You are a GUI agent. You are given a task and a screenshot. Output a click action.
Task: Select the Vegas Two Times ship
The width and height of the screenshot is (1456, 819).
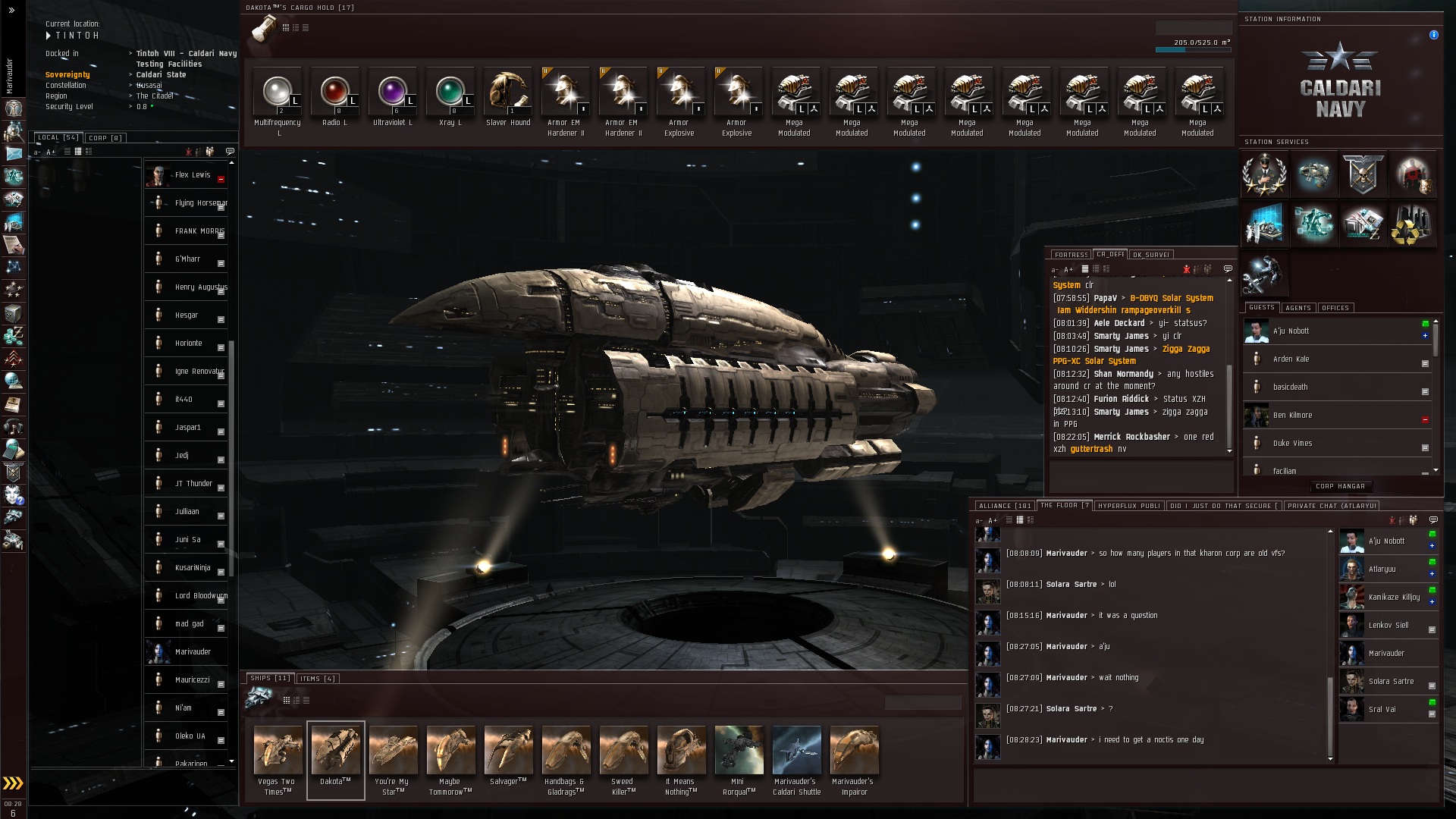pos(278,752)
